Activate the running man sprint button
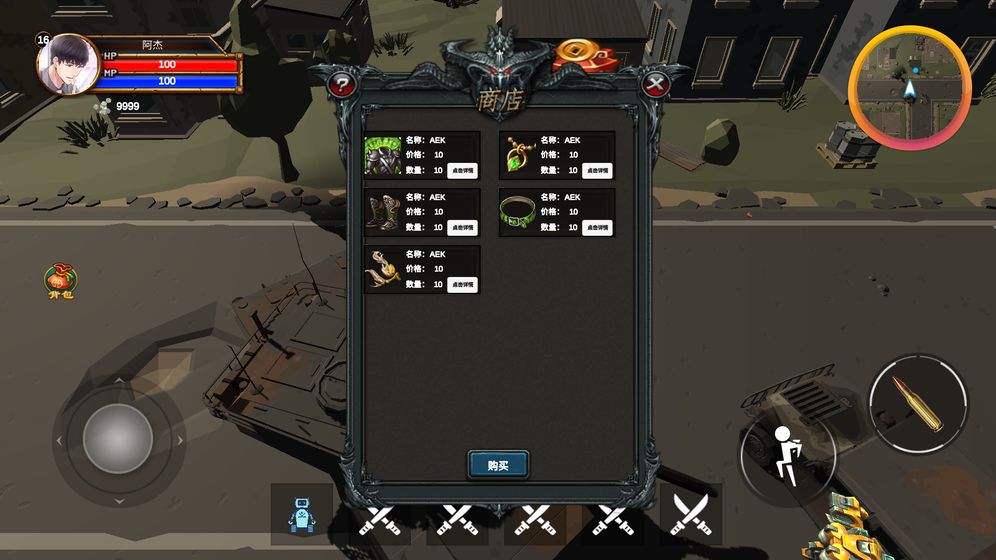 tap(787, 456)
